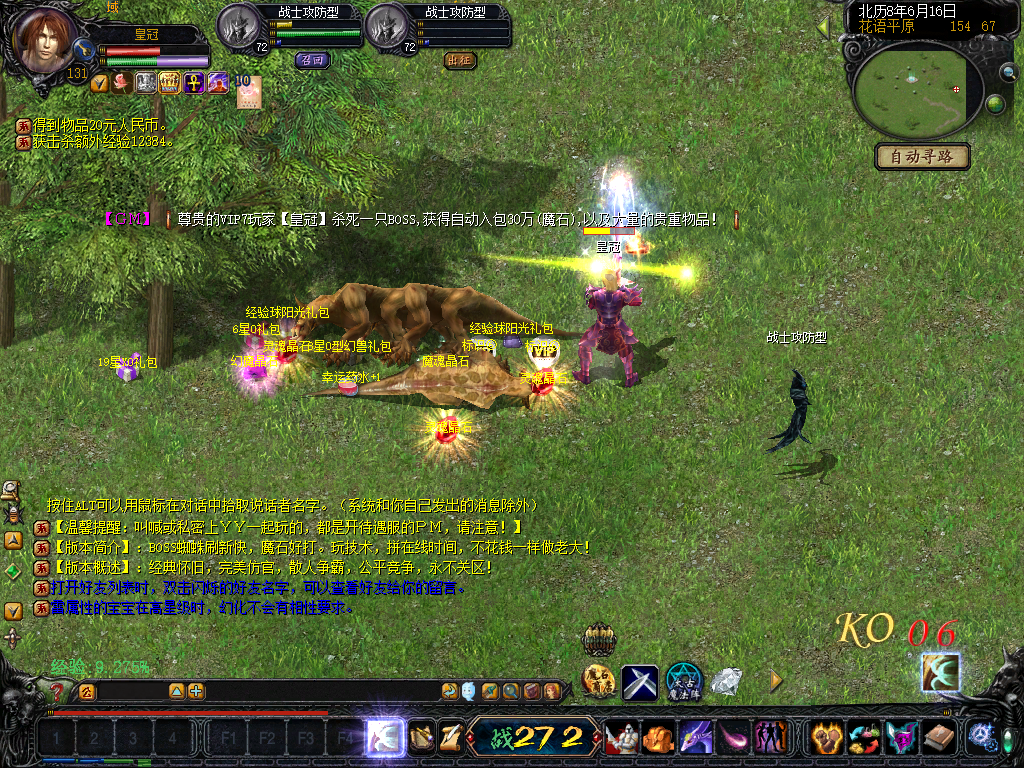
Task: Activate the crossed swords skill icon
Action: [640, 682]
